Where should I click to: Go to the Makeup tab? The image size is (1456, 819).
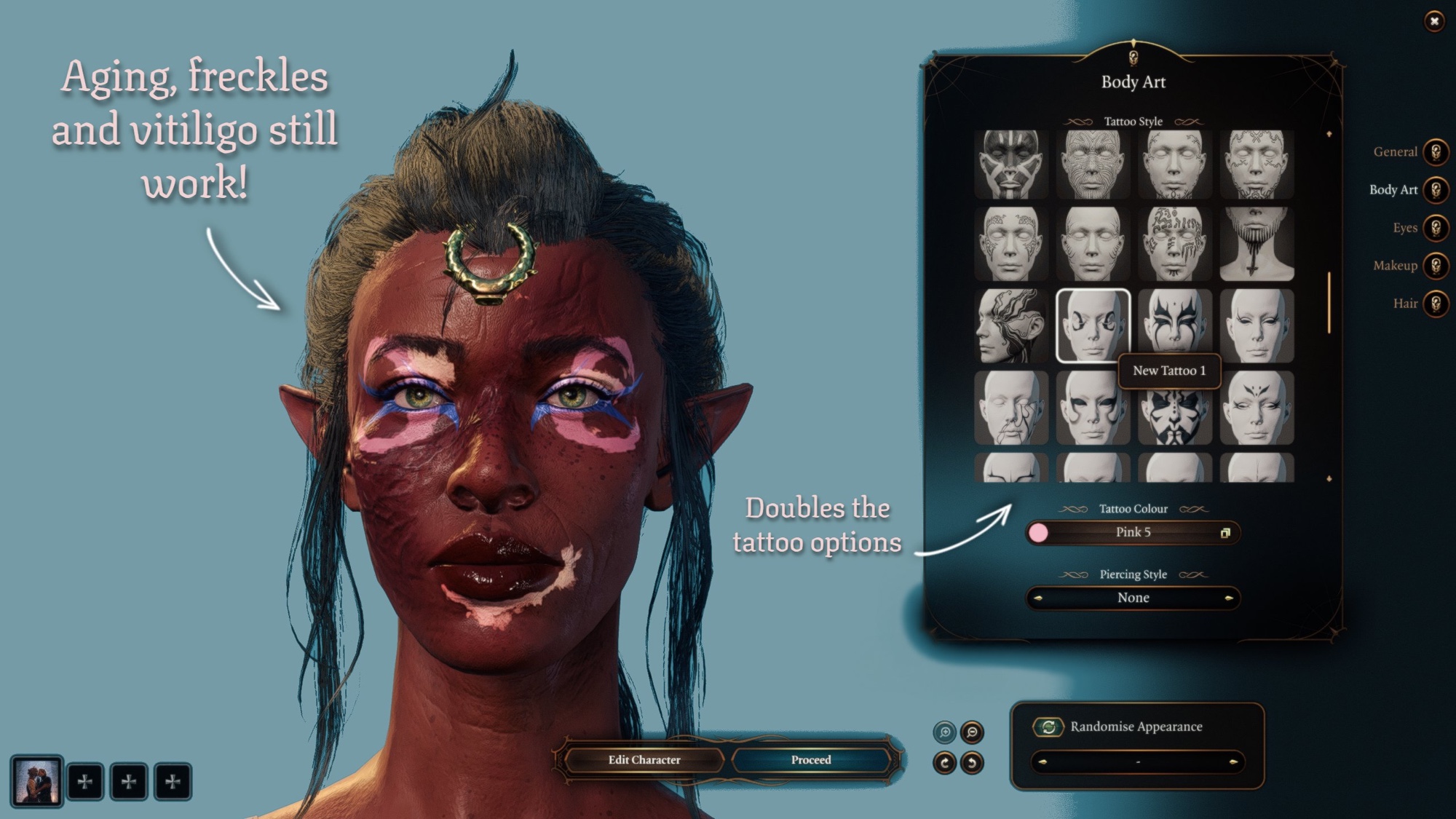pos(1436,266)
